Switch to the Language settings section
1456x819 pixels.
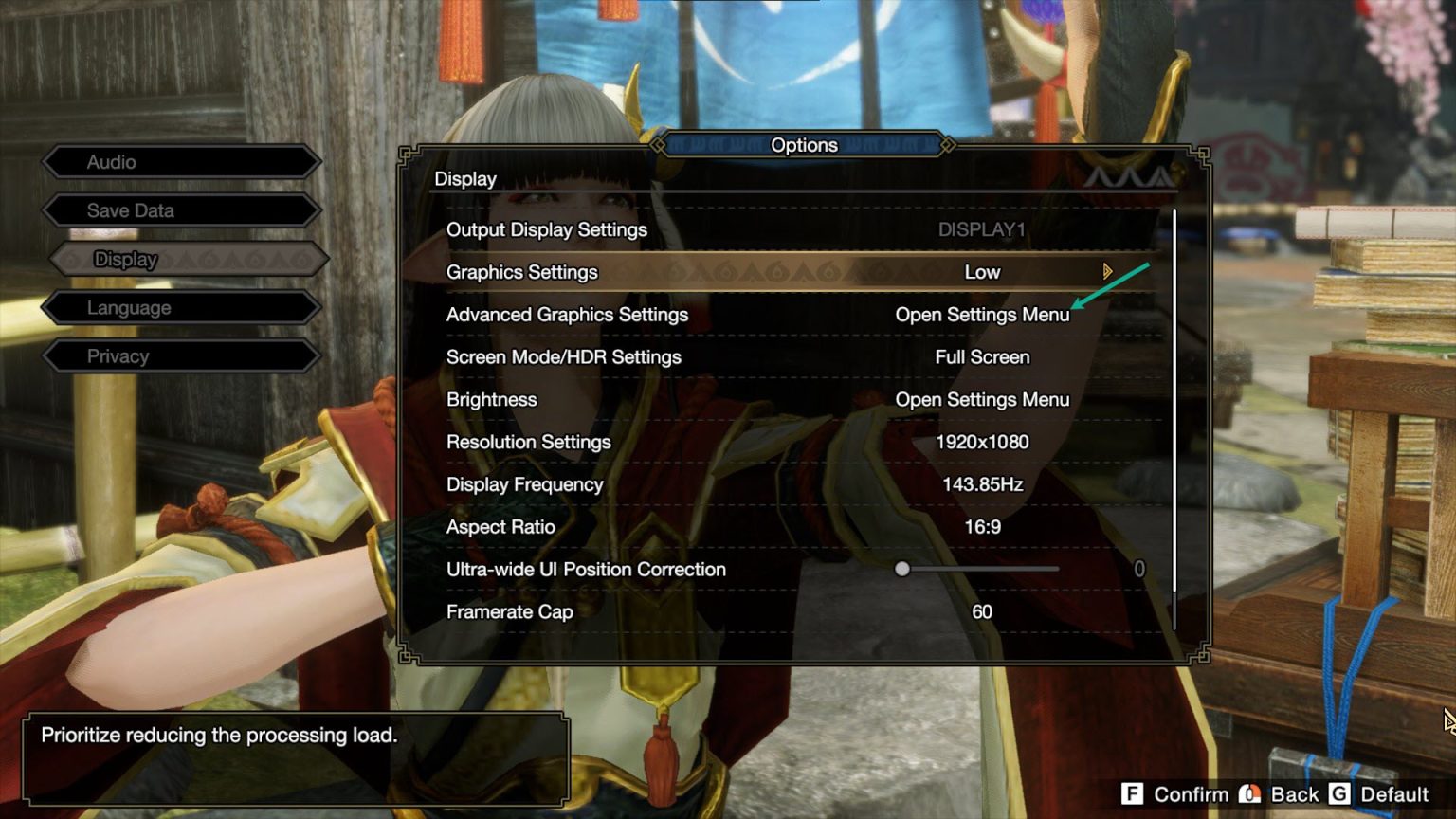180,307
